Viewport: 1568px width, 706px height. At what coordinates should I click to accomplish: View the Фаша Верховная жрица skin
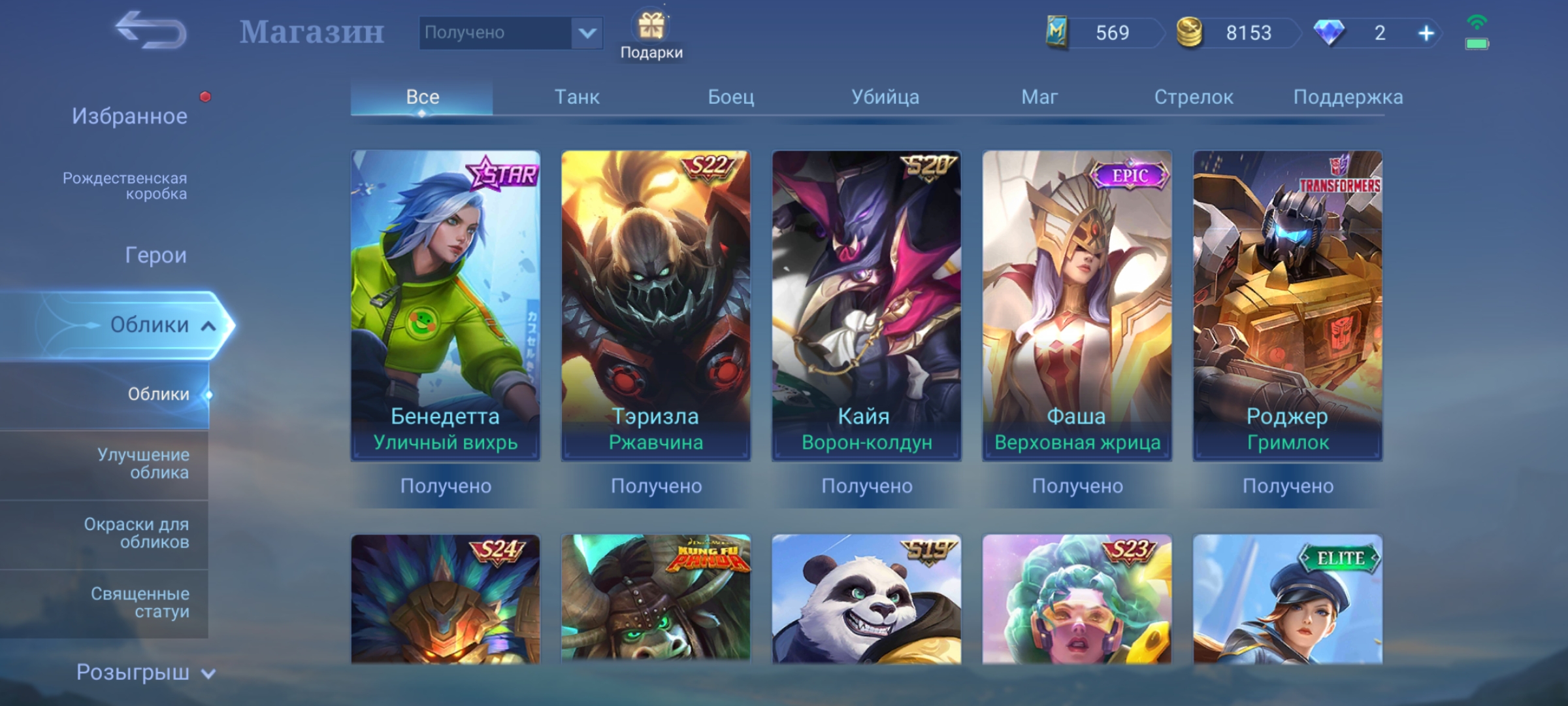[x=1077, y=305]
